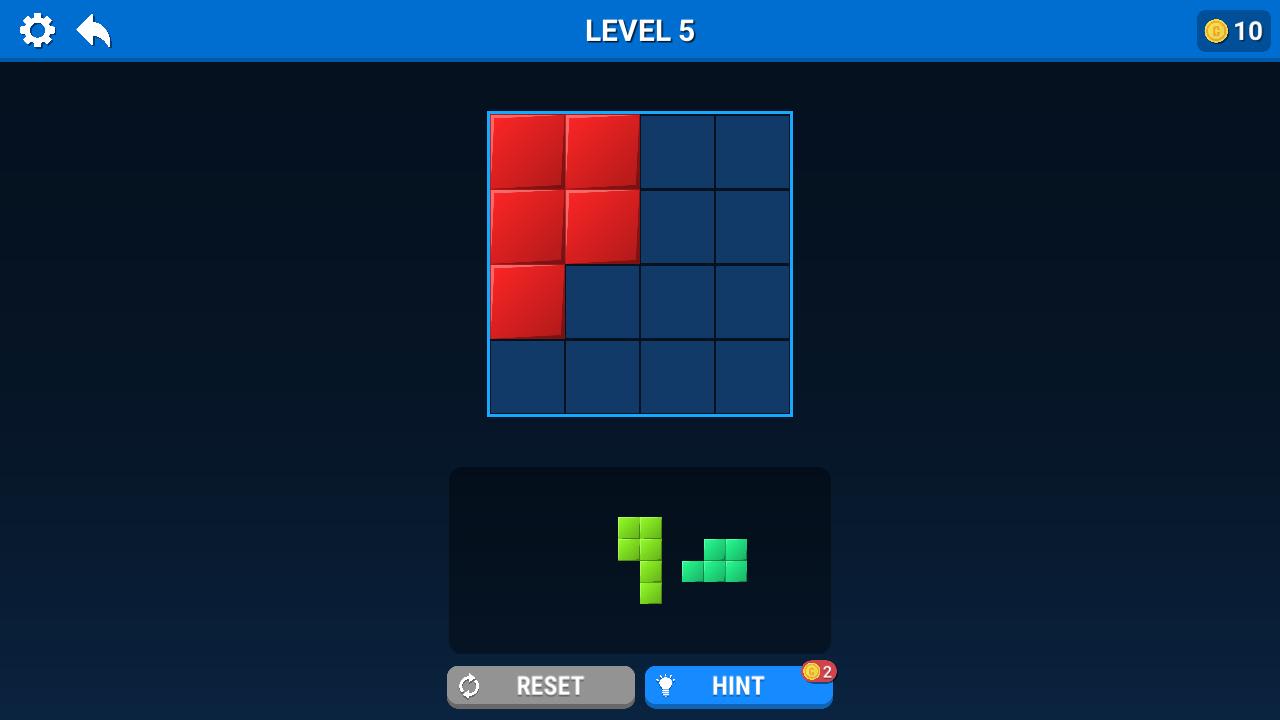The width and height of the screenshot is (1280, 720).
Task: Click the empty top-right grid cell
Action: click(x=752, y=150)
